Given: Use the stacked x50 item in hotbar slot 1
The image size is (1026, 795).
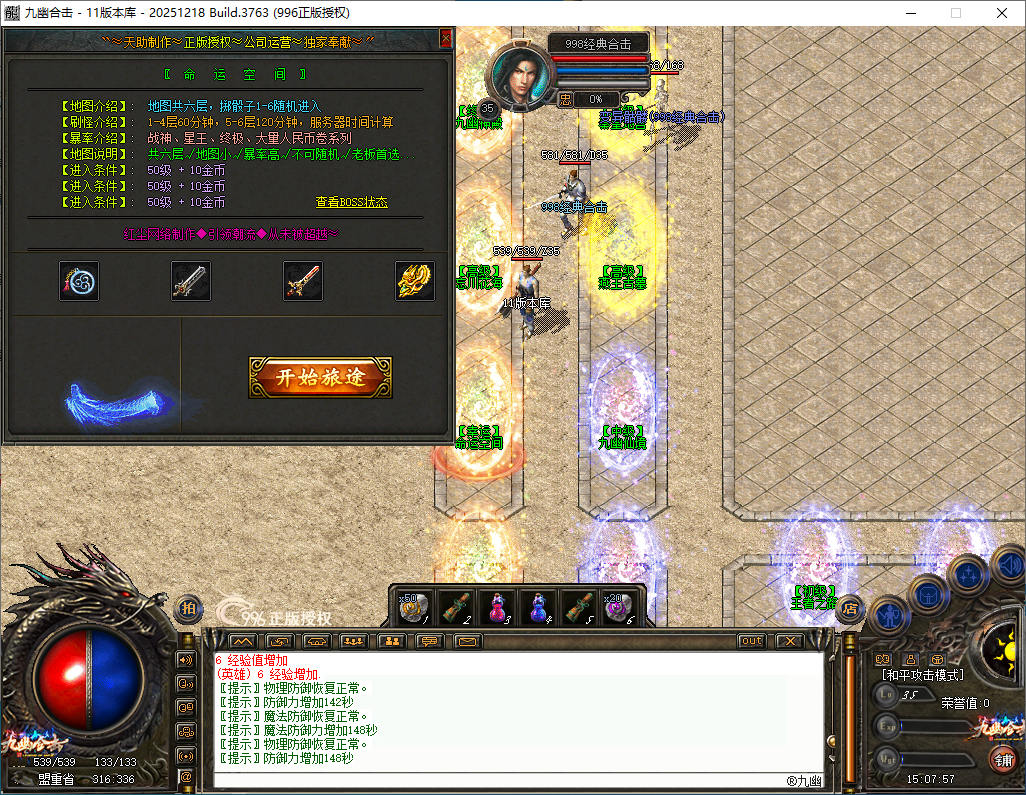Looking at the screenshot, I should [x=415, y=606].
